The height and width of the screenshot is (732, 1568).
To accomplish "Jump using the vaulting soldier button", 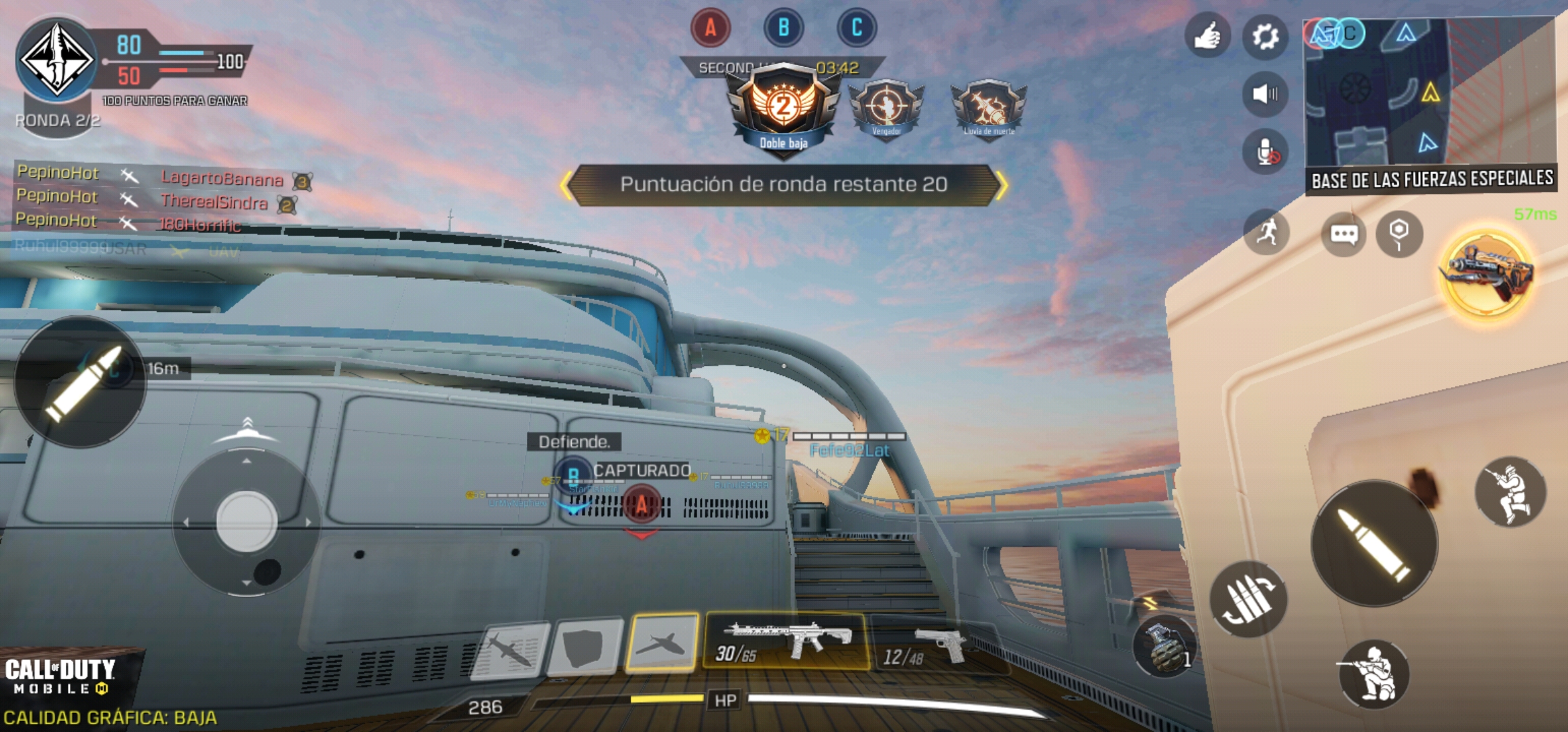I will [1510, 492].
